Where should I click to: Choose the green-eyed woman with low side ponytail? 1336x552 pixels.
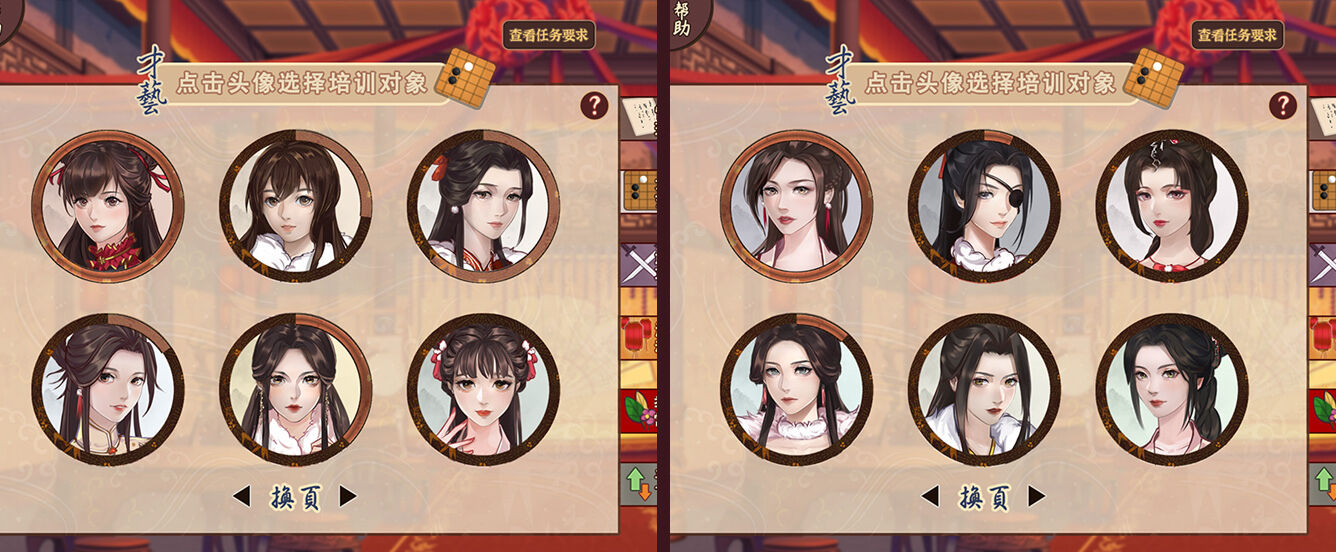click(x=1171, y=390)
